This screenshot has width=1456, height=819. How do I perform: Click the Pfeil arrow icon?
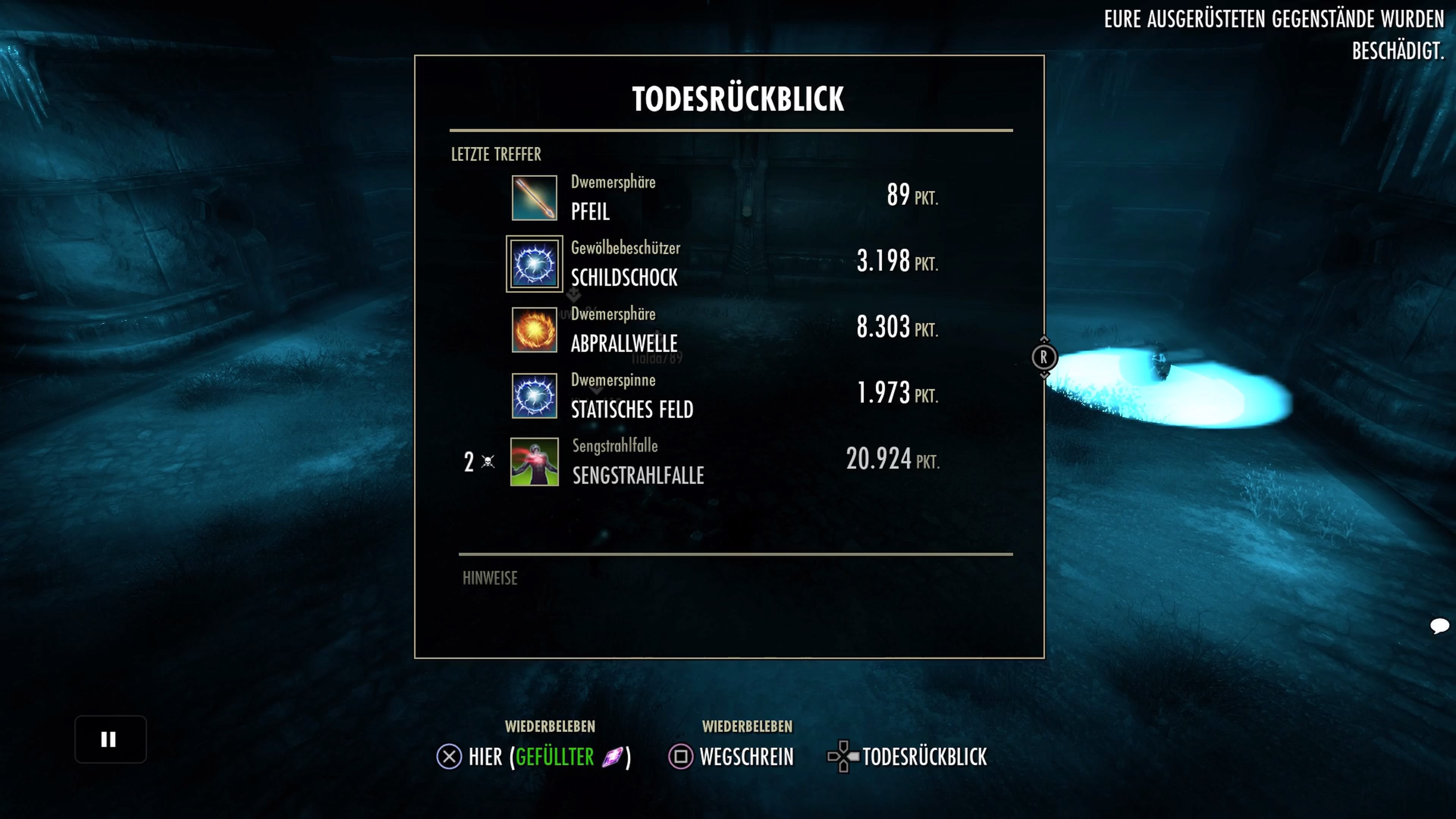click(534, 198)
